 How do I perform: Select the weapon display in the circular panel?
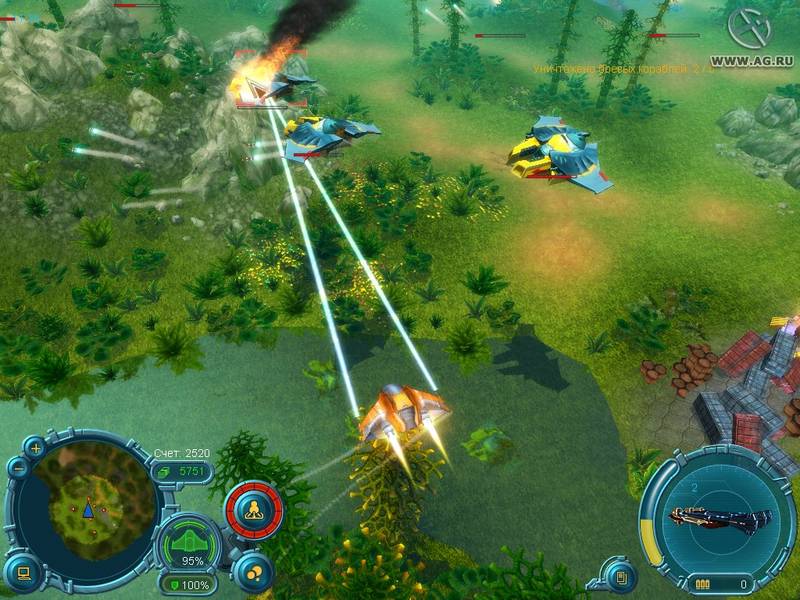pos(719,518)
